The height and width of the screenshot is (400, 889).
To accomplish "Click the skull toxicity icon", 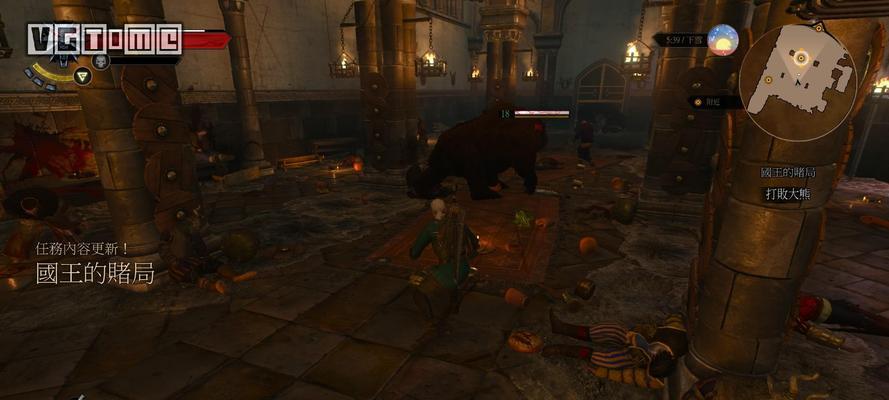I will (x=100, y=61).
